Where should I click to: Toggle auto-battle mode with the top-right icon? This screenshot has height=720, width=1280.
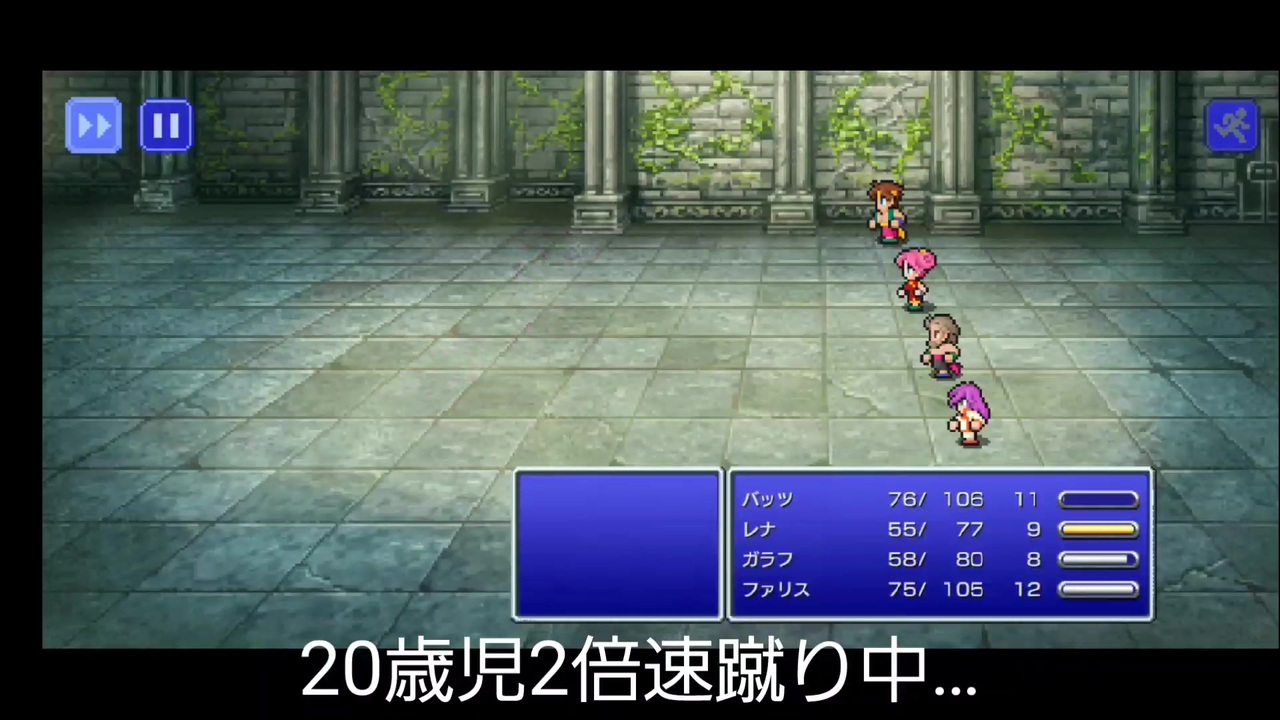[1233, 123]
